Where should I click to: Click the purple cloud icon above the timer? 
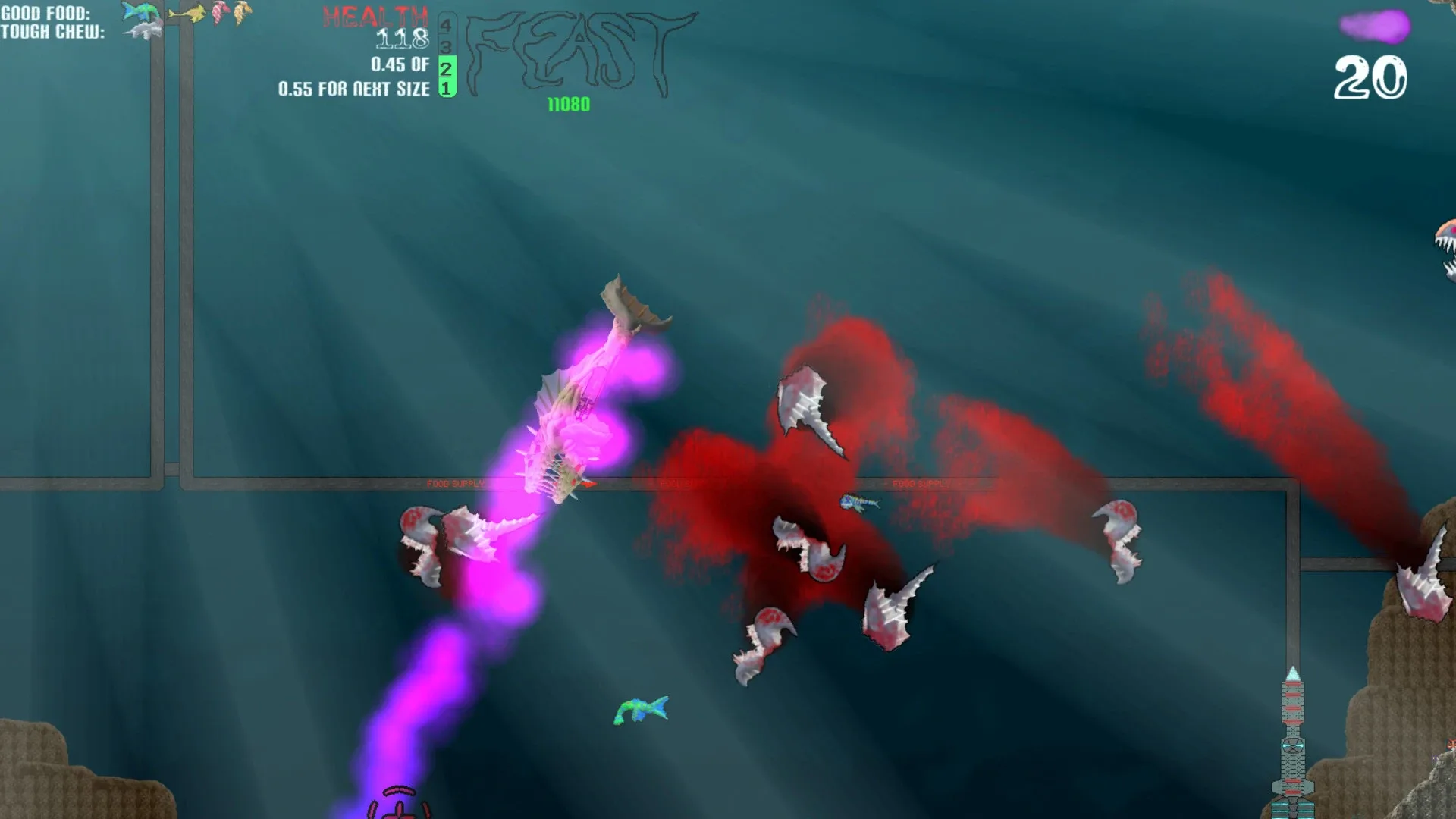click(1374, 27)
